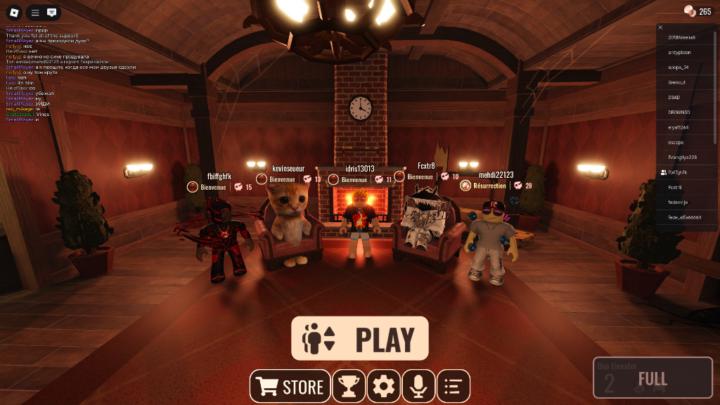Viewport: 720px width, 405px height.
Task: Open the Roblox main menu logo
Action: pos(13,12)
